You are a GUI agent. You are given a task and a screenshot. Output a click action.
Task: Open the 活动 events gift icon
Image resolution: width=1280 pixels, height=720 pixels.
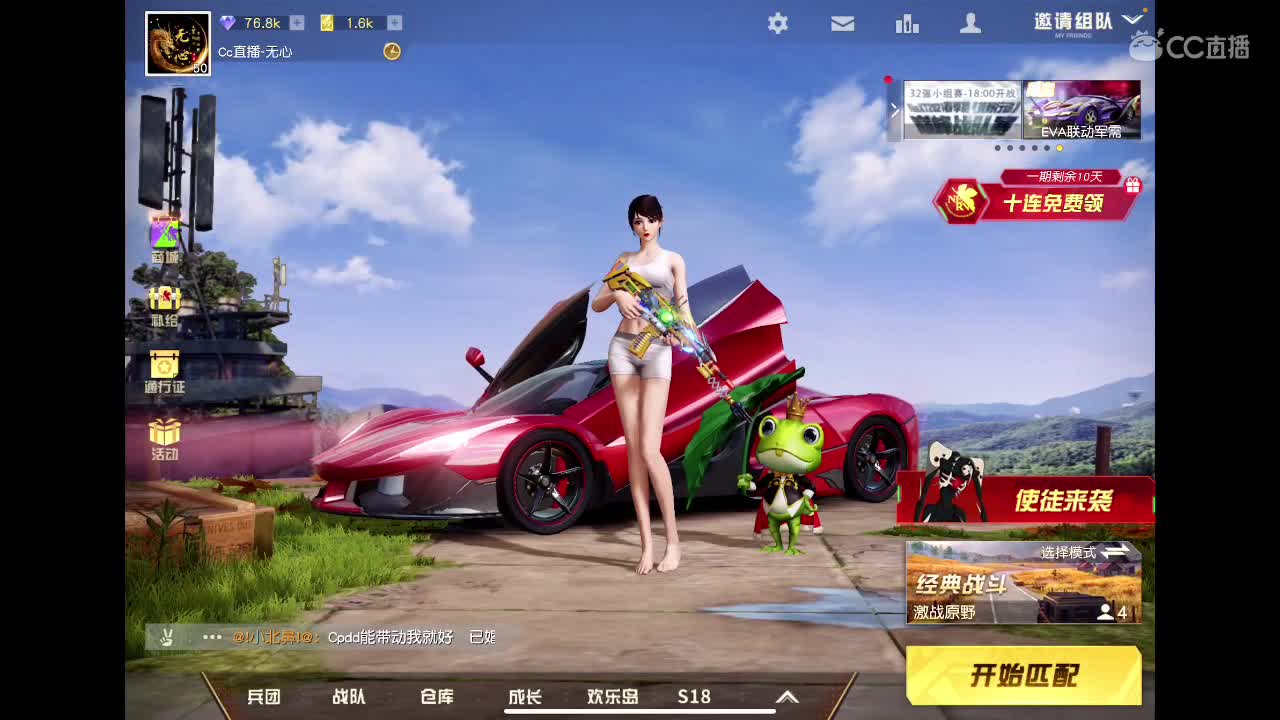tap(163, 432)
